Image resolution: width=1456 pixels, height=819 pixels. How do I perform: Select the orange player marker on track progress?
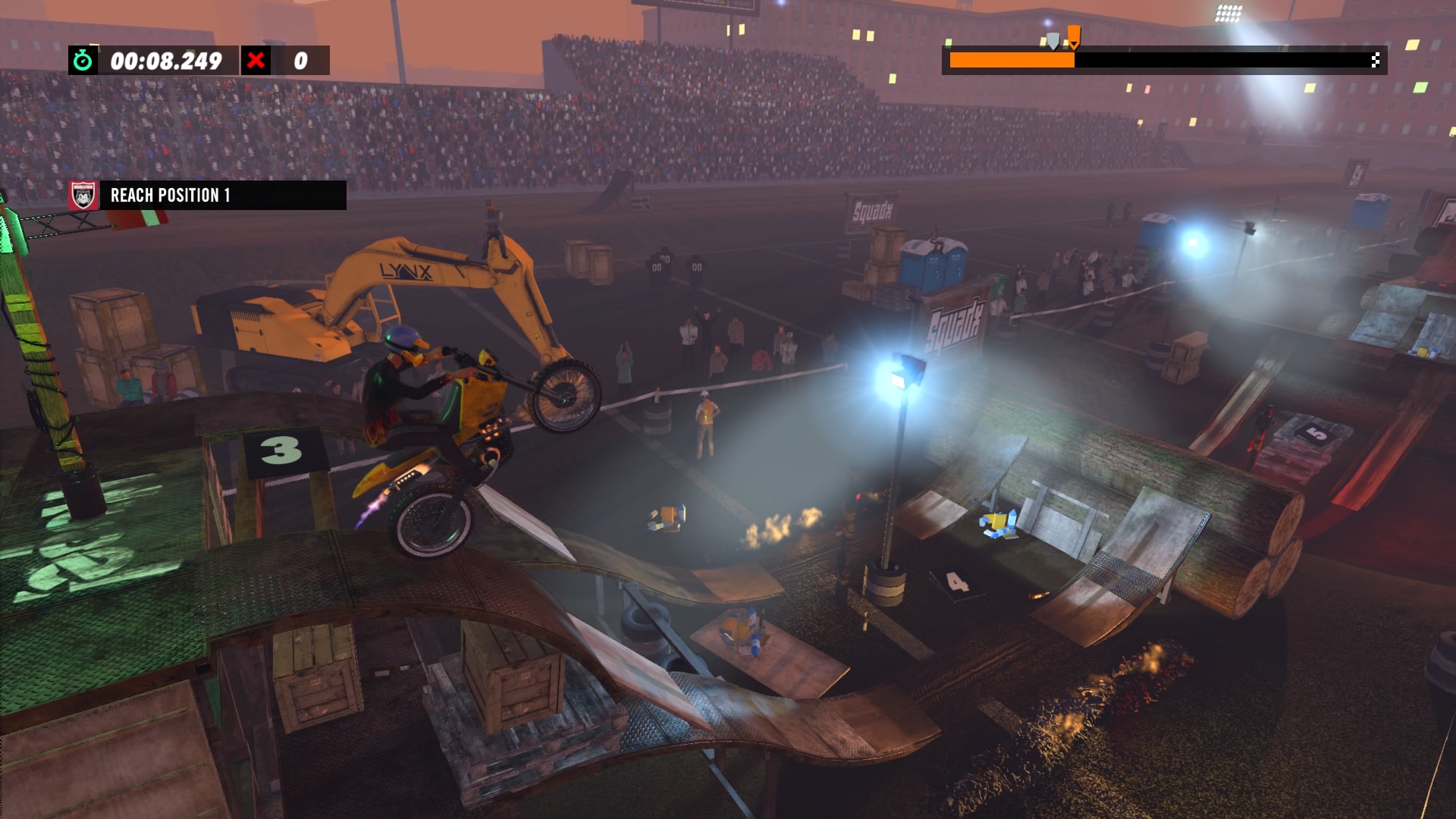pyautogui.click(x=1074, y=36)
